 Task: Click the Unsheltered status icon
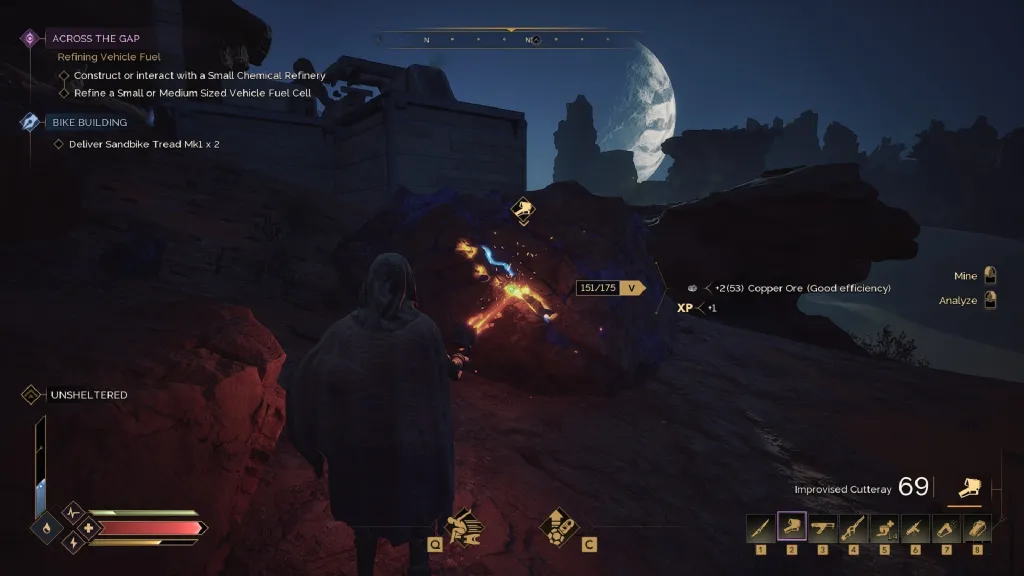[x=31, y=395]
